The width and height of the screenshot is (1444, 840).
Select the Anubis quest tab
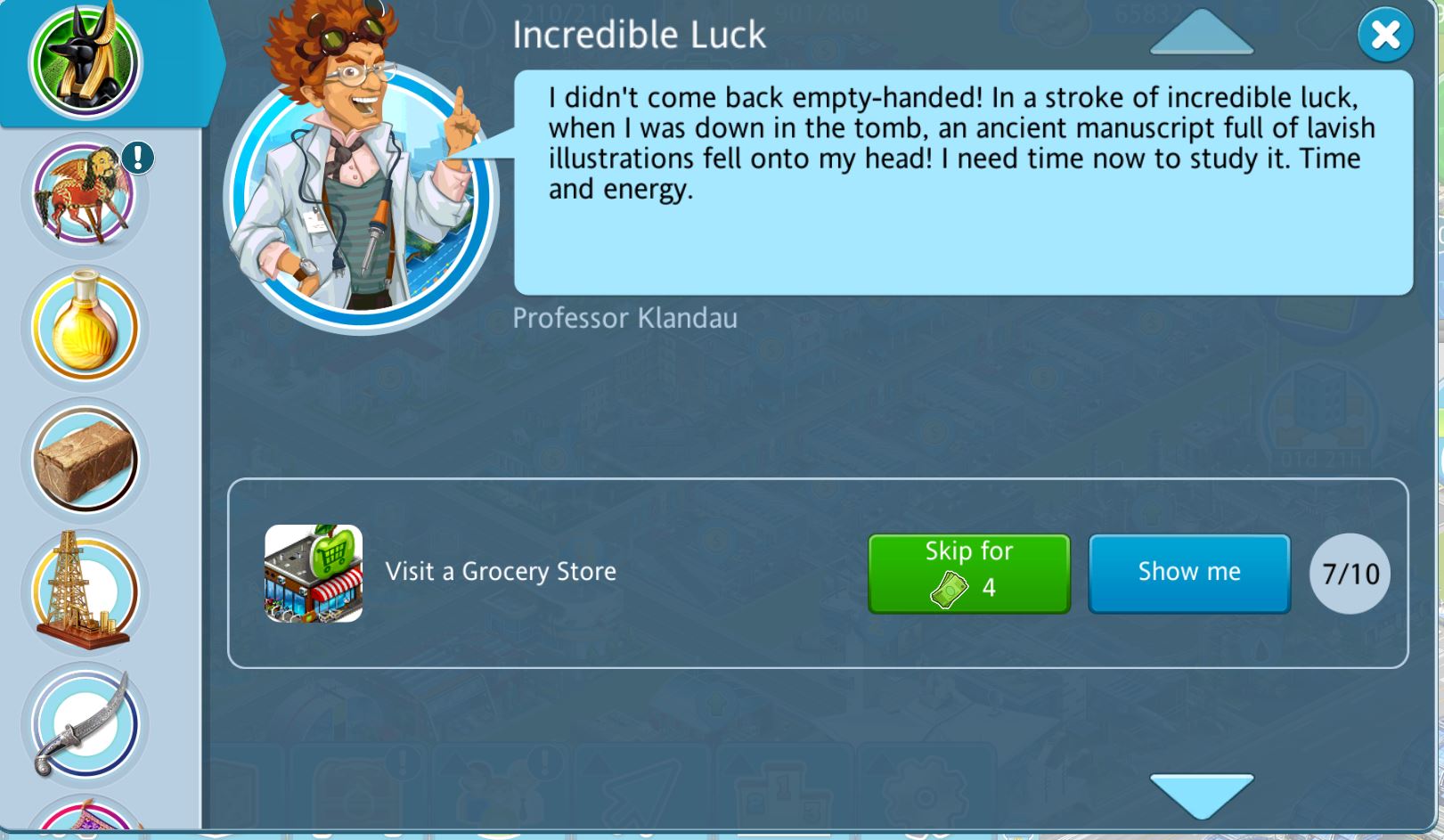click(86, 62)
